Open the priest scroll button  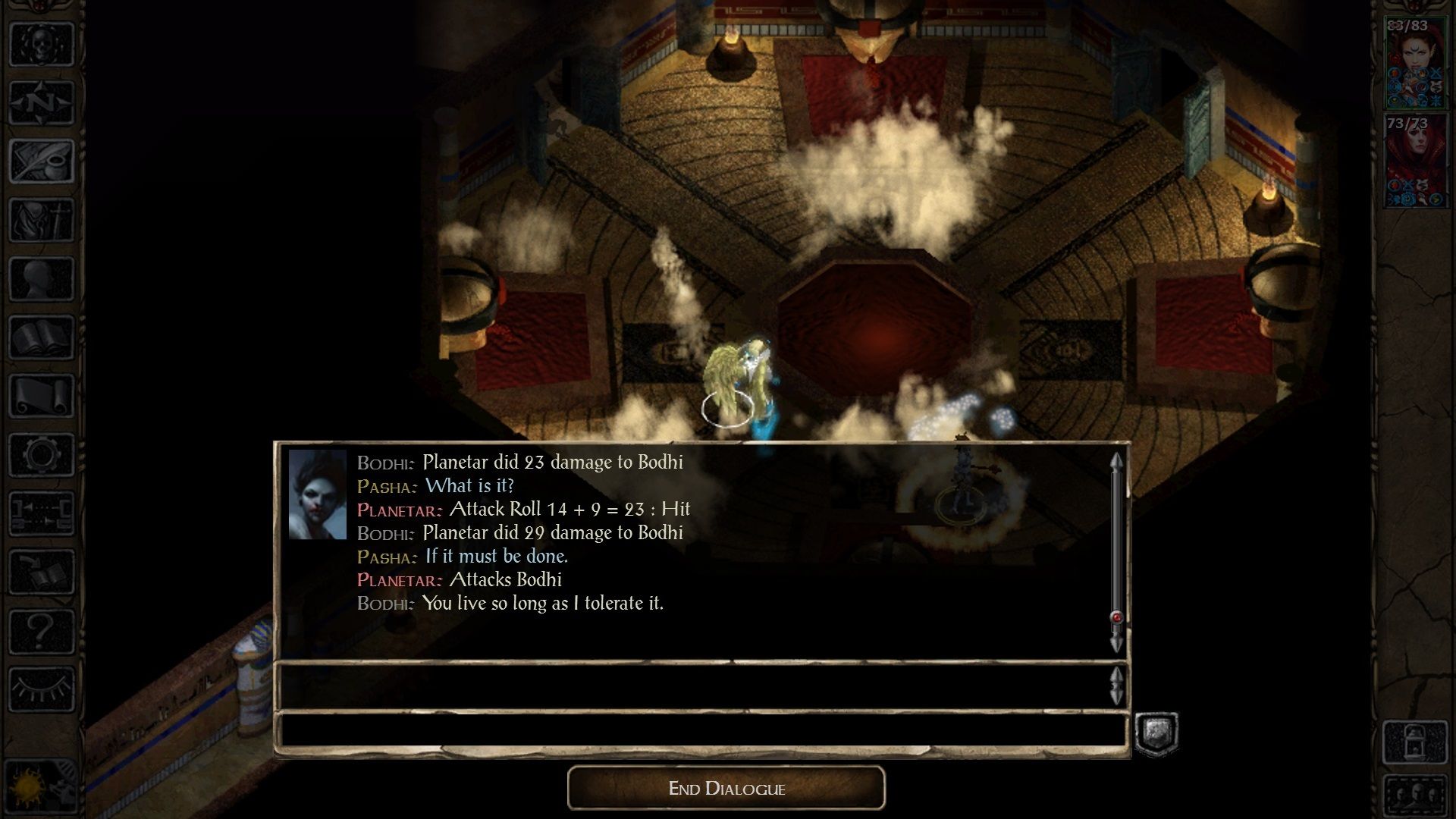pos(42,396)
